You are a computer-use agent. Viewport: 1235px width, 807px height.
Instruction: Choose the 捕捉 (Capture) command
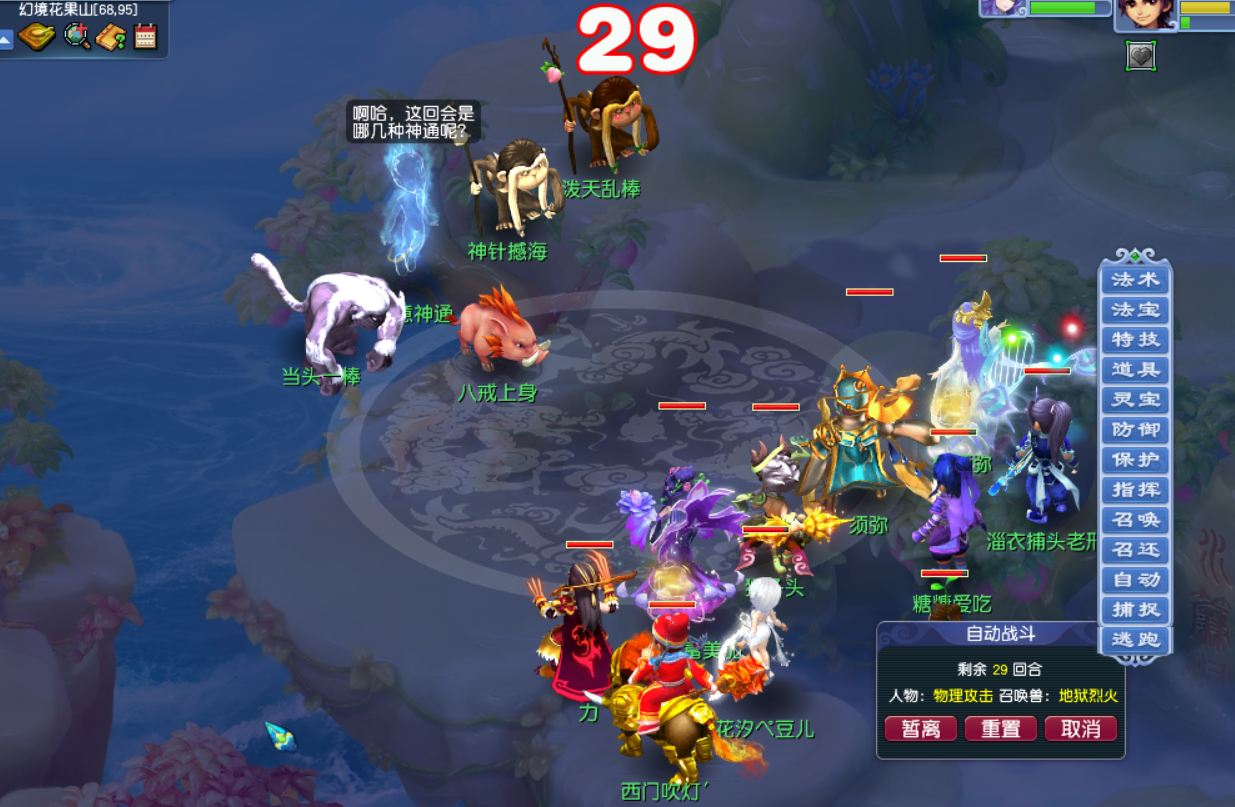point(1135,610)
